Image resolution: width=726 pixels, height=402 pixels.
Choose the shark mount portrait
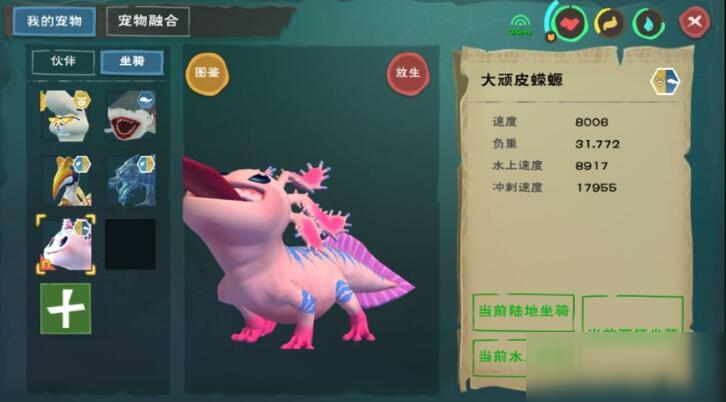130,115
